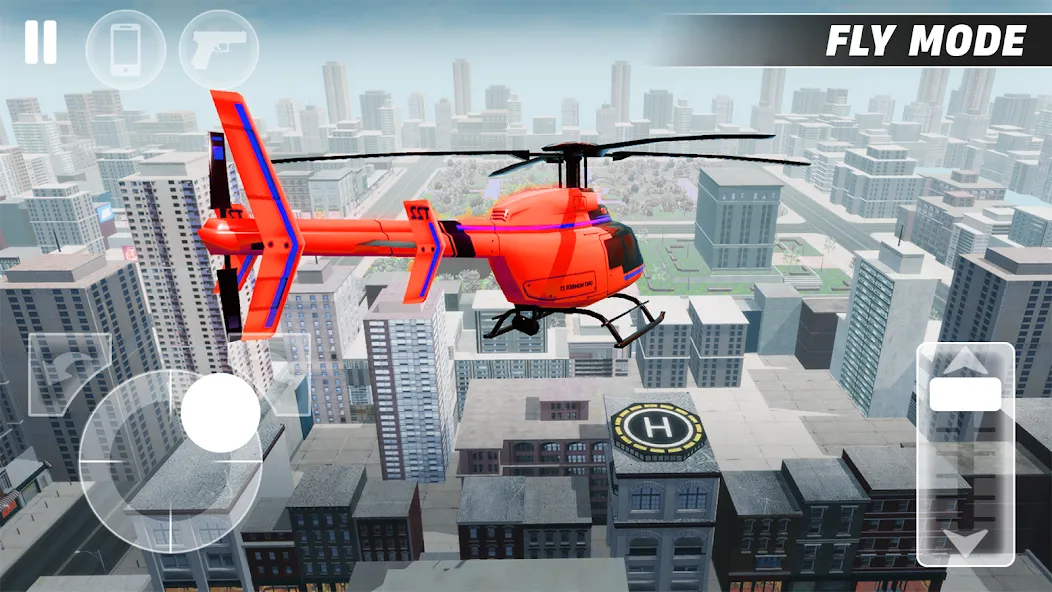Image resolution: width=1052 pixels, height=592 pixels.
Task: Click the white altitude slider handle
Action: click(965, 394)
